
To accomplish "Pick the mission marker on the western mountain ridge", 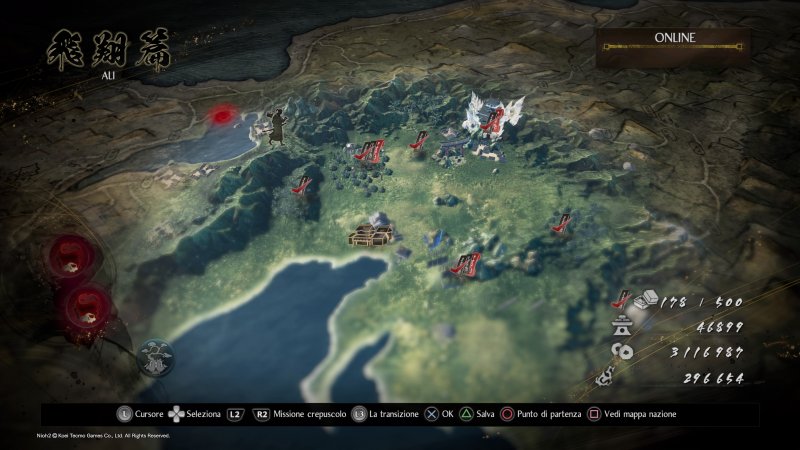I will tap(301, 185).
